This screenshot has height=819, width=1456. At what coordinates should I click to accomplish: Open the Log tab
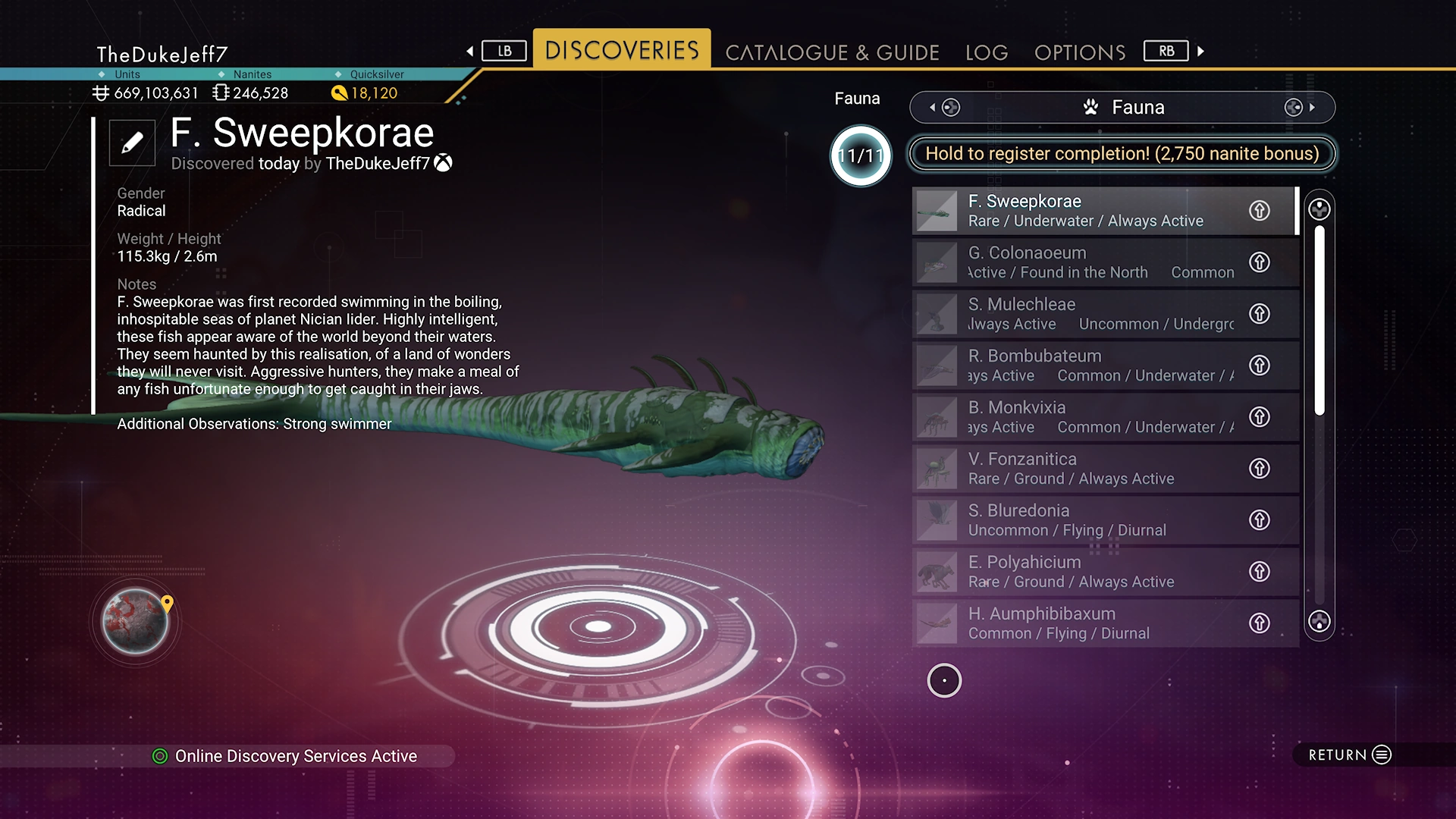pos(987,52)
